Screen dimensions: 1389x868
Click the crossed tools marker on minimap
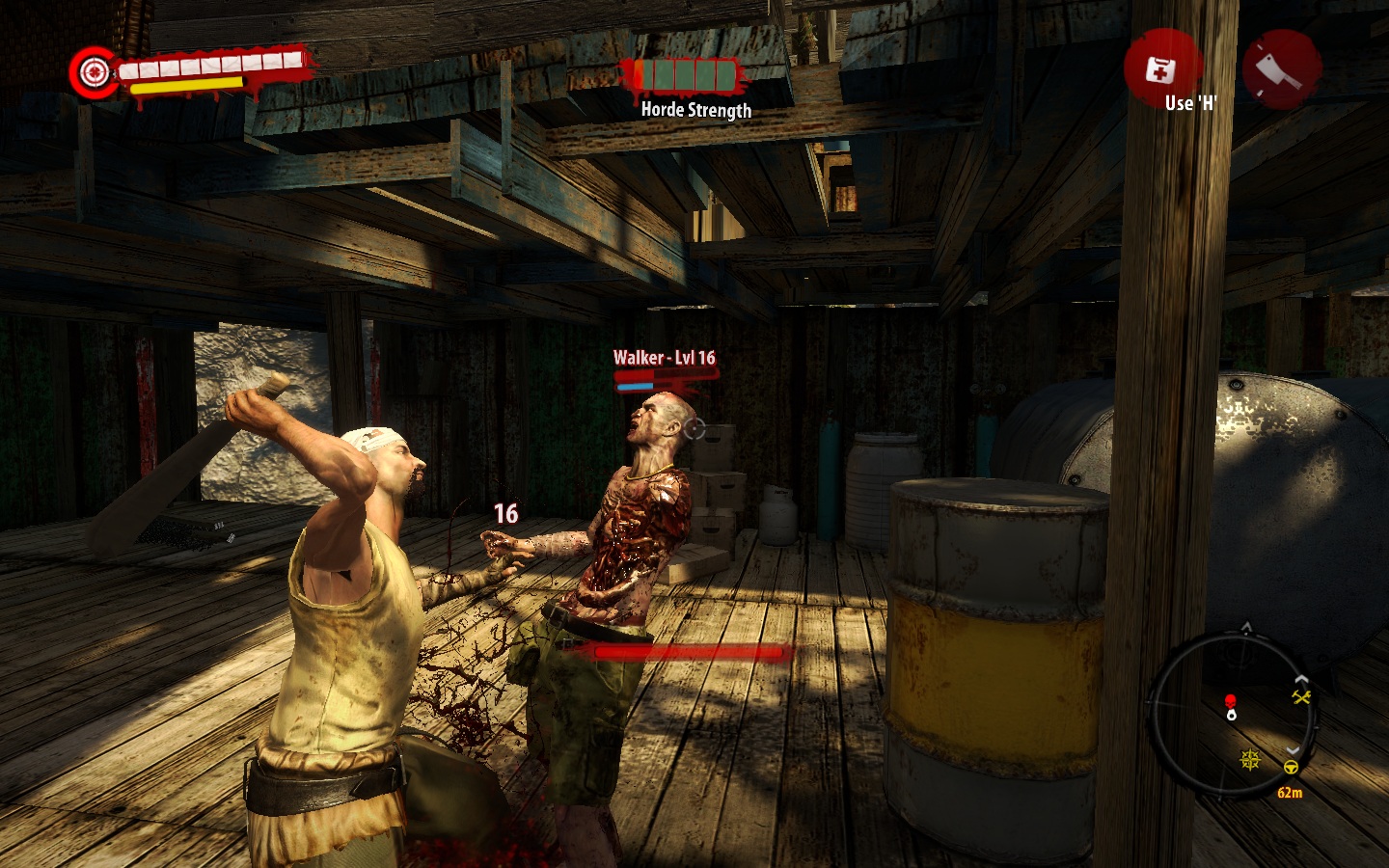[x=1301, y=696]
